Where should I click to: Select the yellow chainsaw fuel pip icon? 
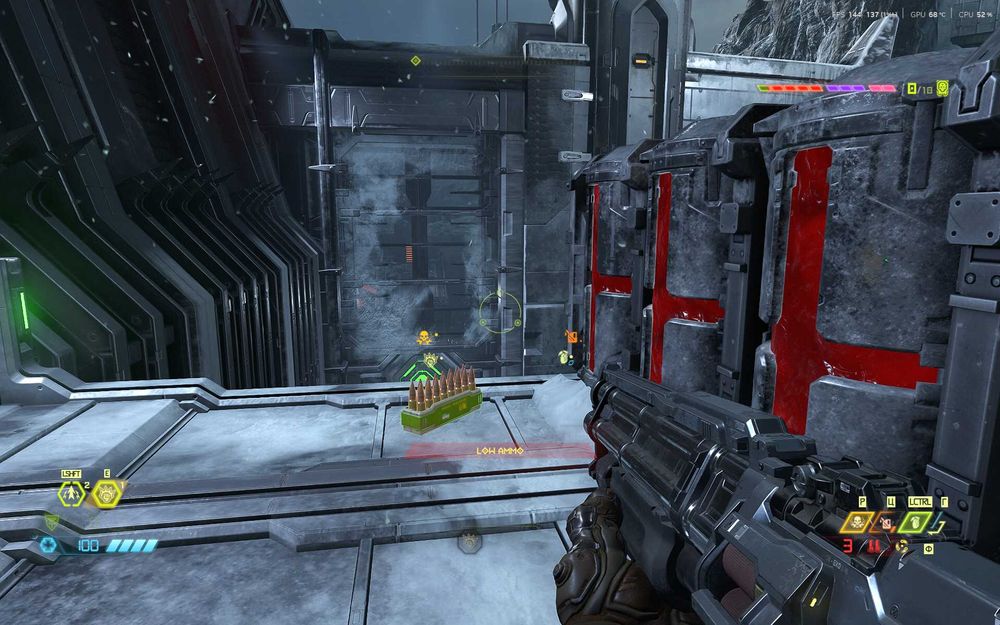point(902,546)
